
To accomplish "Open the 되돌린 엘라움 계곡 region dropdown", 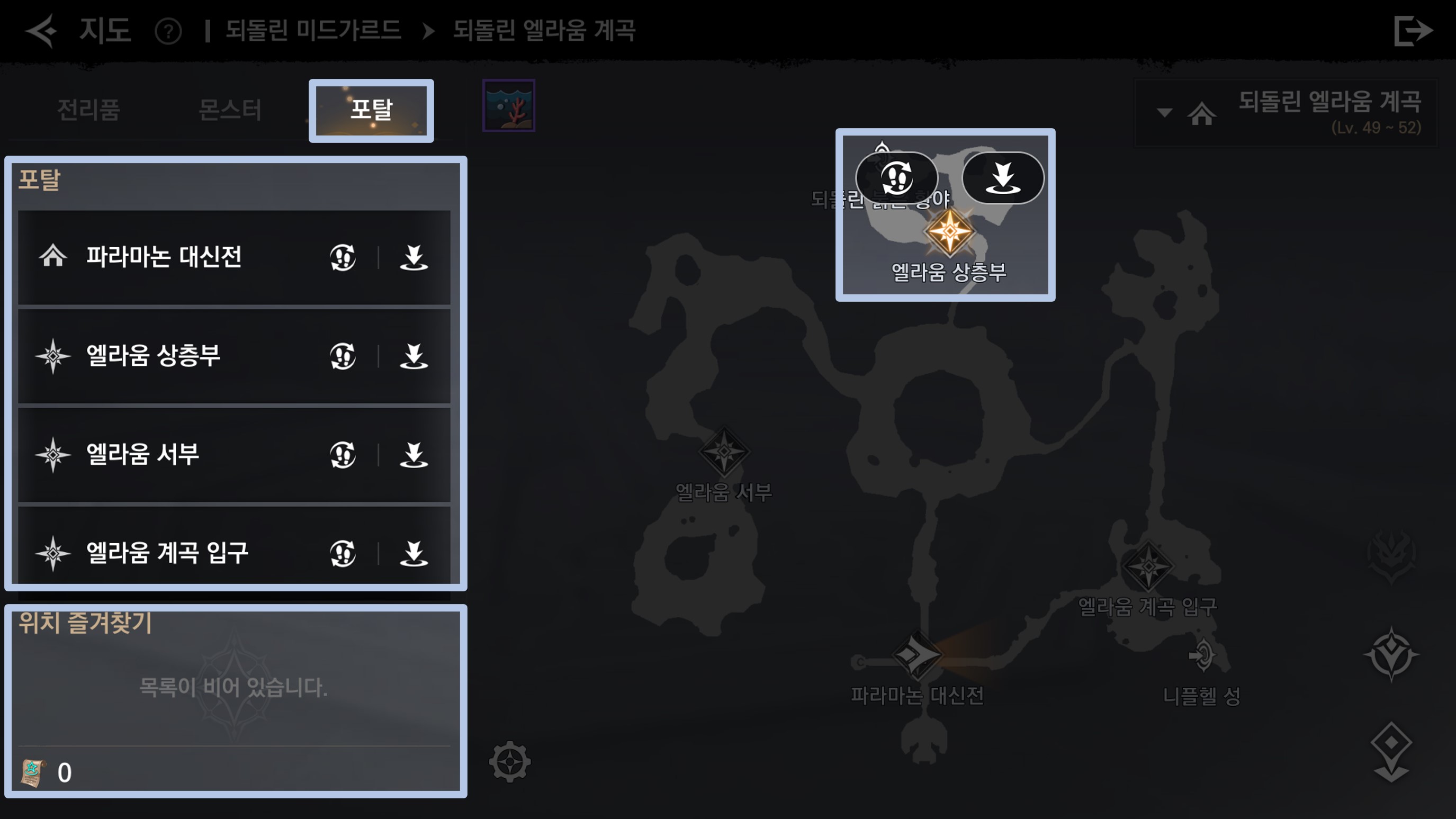I will click(x=1164, y=112).
